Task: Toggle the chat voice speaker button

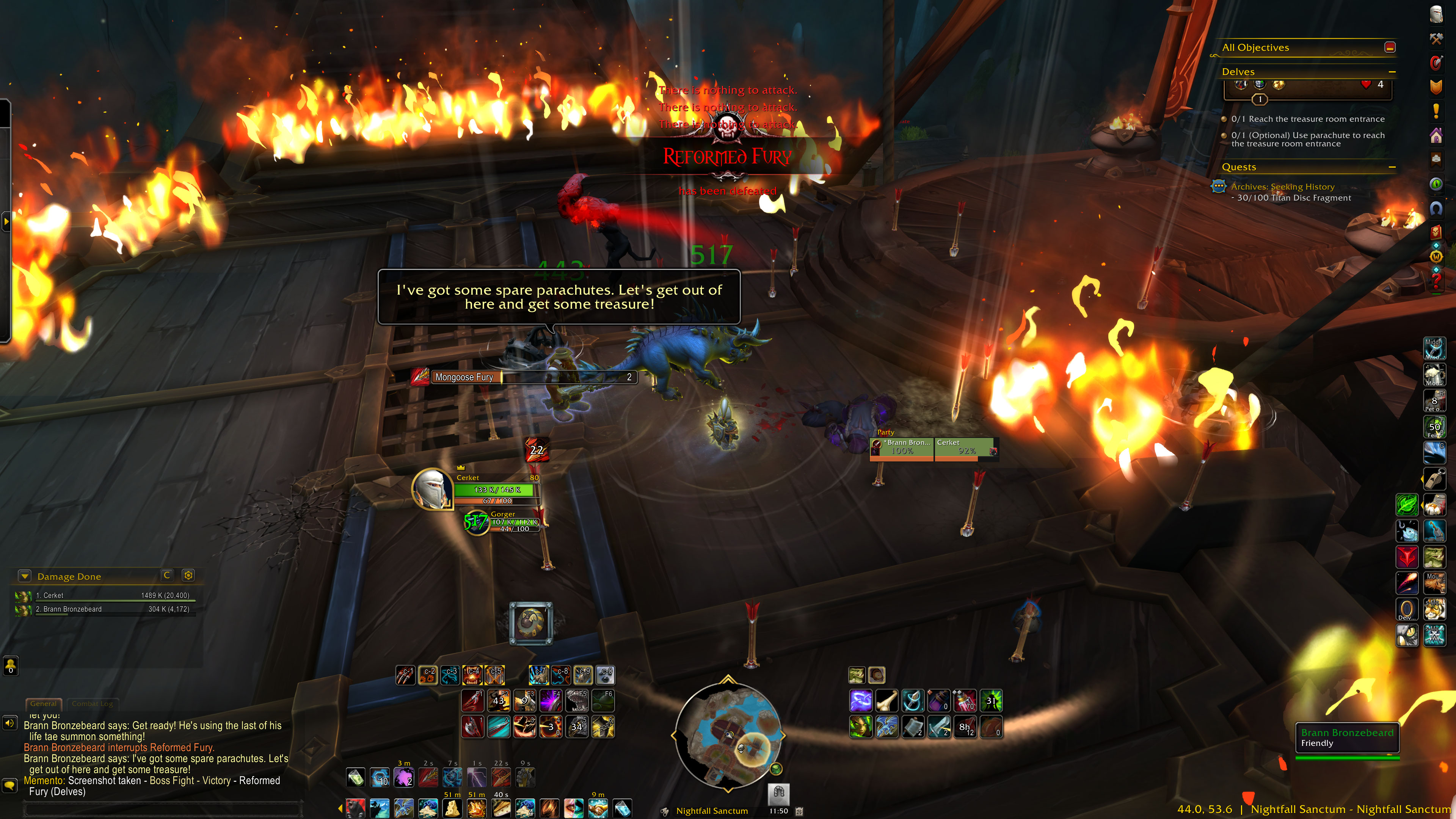Action: pyautogui.click(x=9, y=723)
